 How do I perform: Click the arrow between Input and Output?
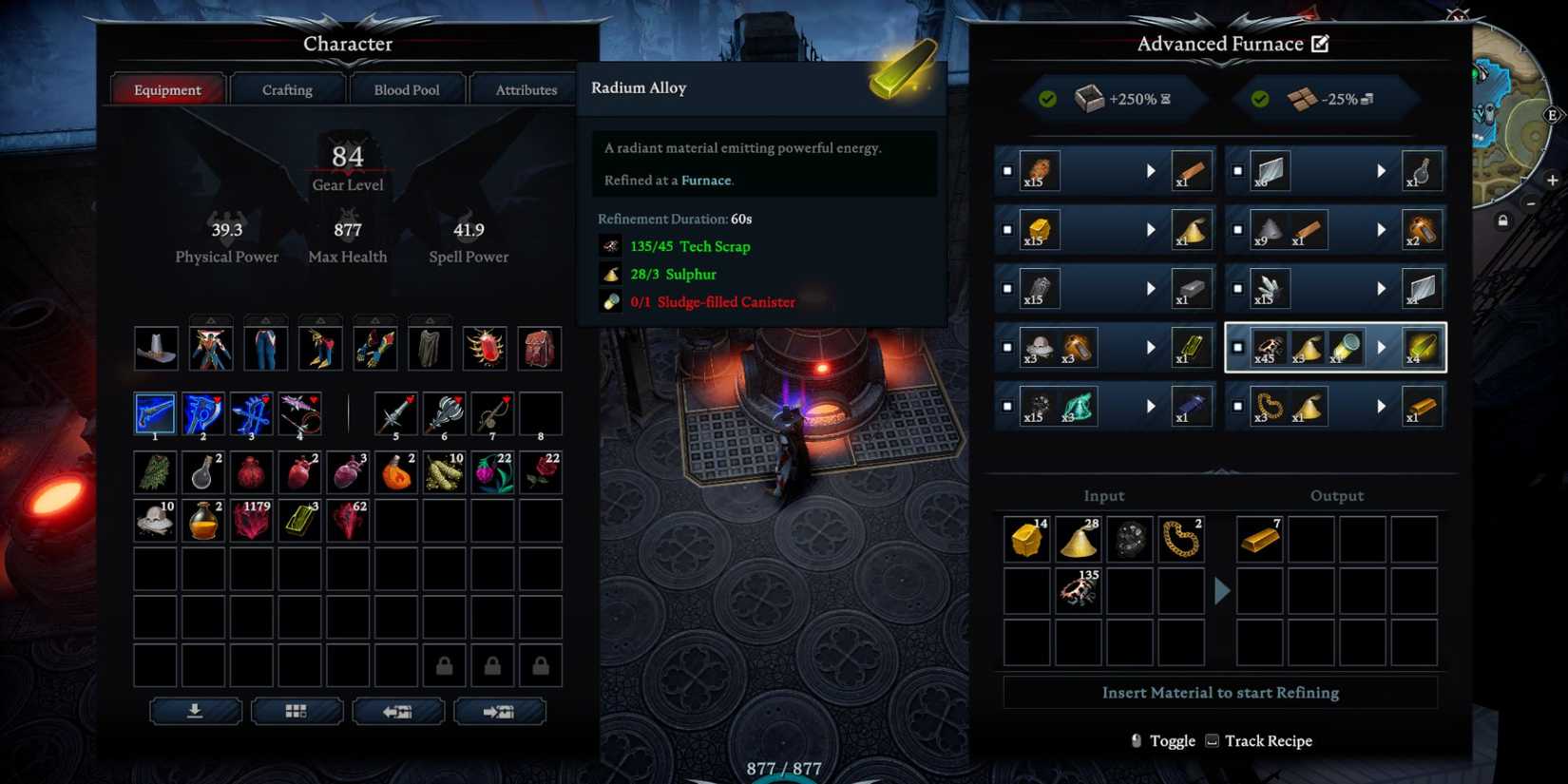pos(1222,591)
